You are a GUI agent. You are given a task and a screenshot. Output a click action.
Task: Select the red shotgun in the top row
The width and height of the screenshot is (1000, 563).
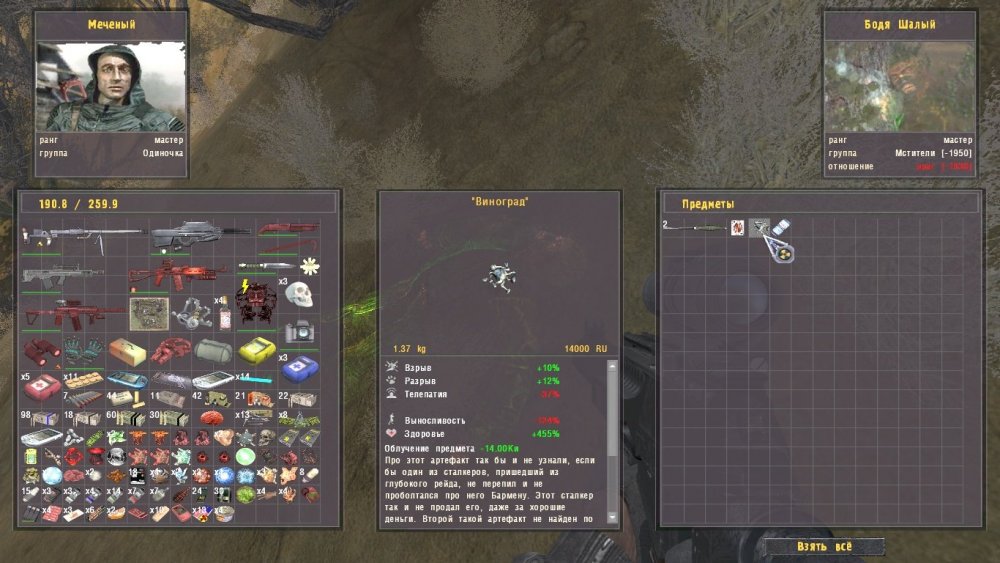pyautogui.click(x=289, y=228)
